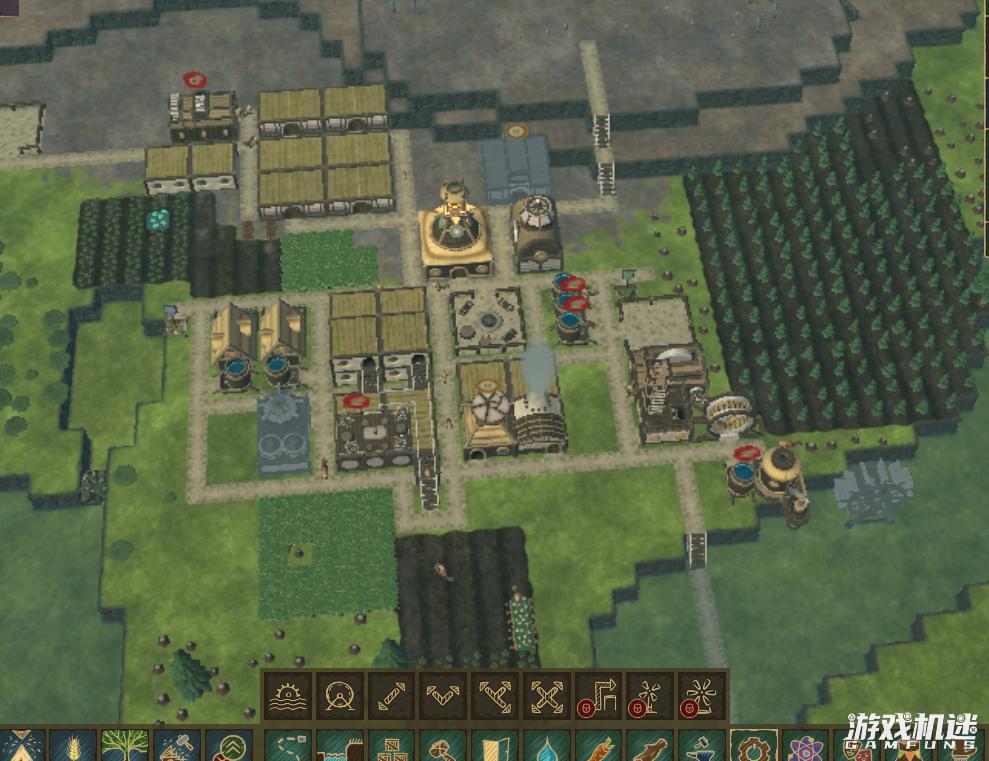
Task: Open the green arrows priority tool
Action: coord(228,747)
